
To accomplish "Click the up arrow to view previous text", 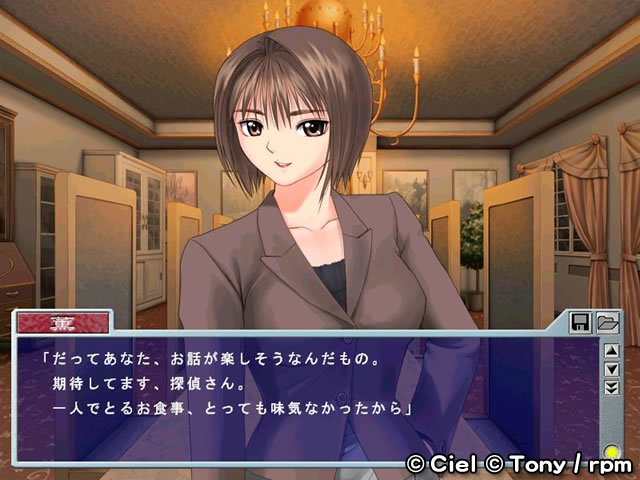I will (611, 351).
